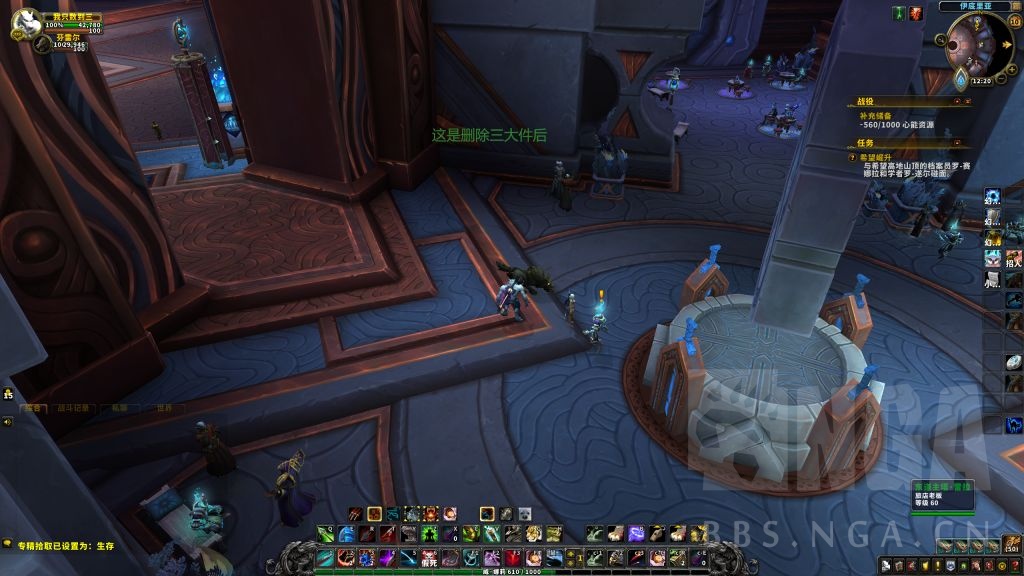Switch to the 世界 chat tab
Screen dimensions: 1024x576
pos(163,408)
